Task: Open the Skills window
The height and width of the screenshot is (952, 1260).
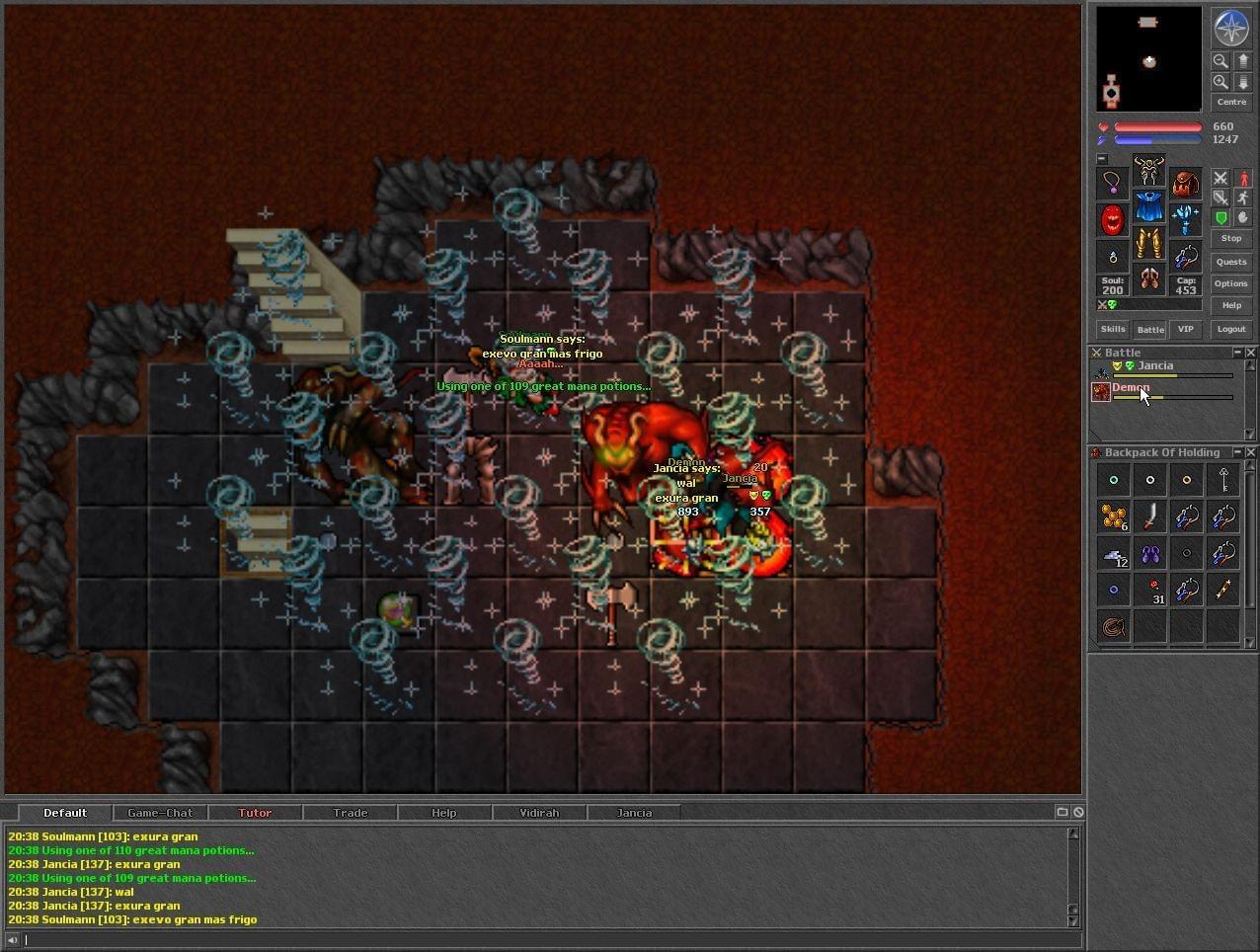Action: point(1113,329)
